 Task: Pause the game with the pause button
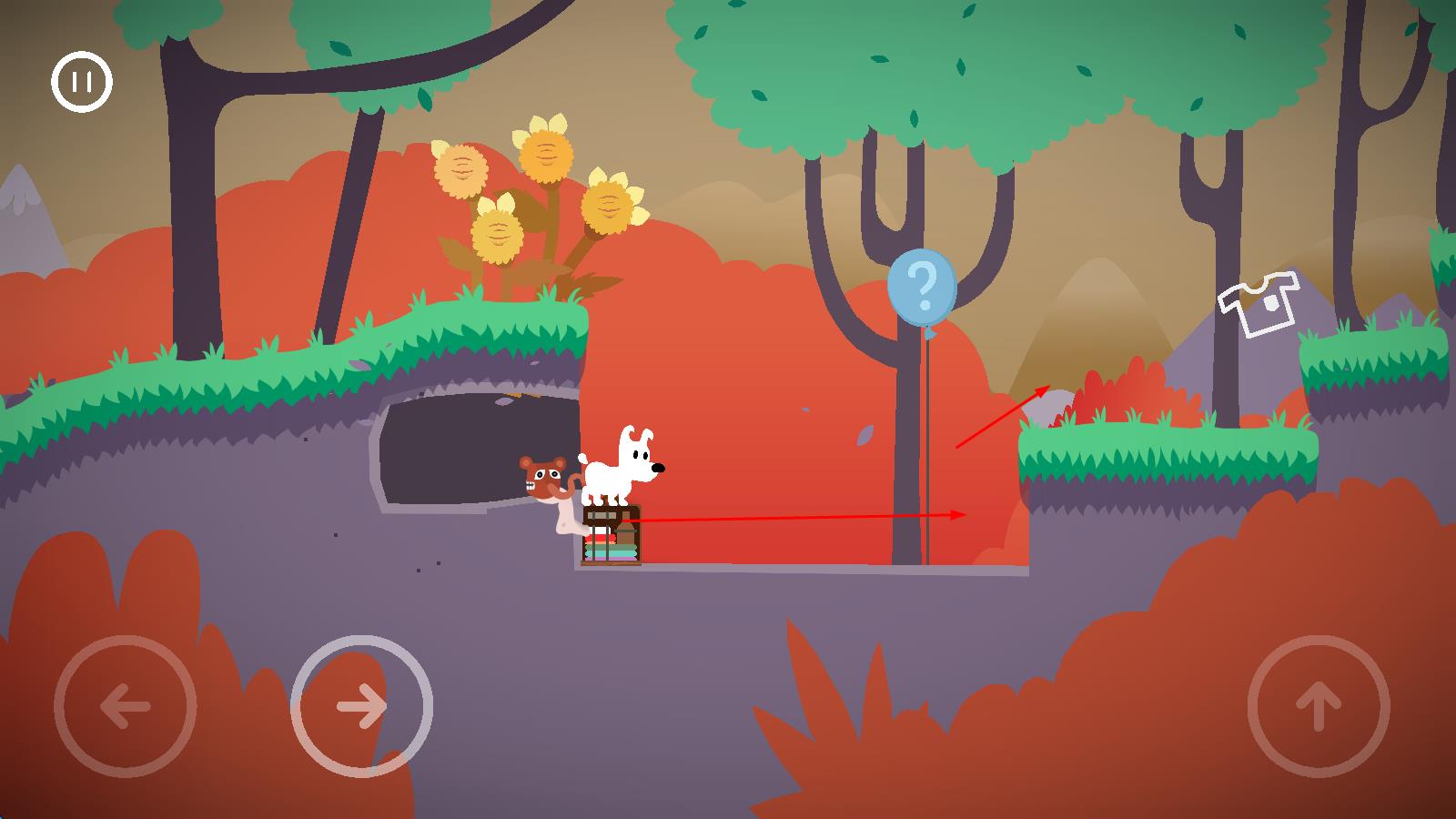point(82,82)
